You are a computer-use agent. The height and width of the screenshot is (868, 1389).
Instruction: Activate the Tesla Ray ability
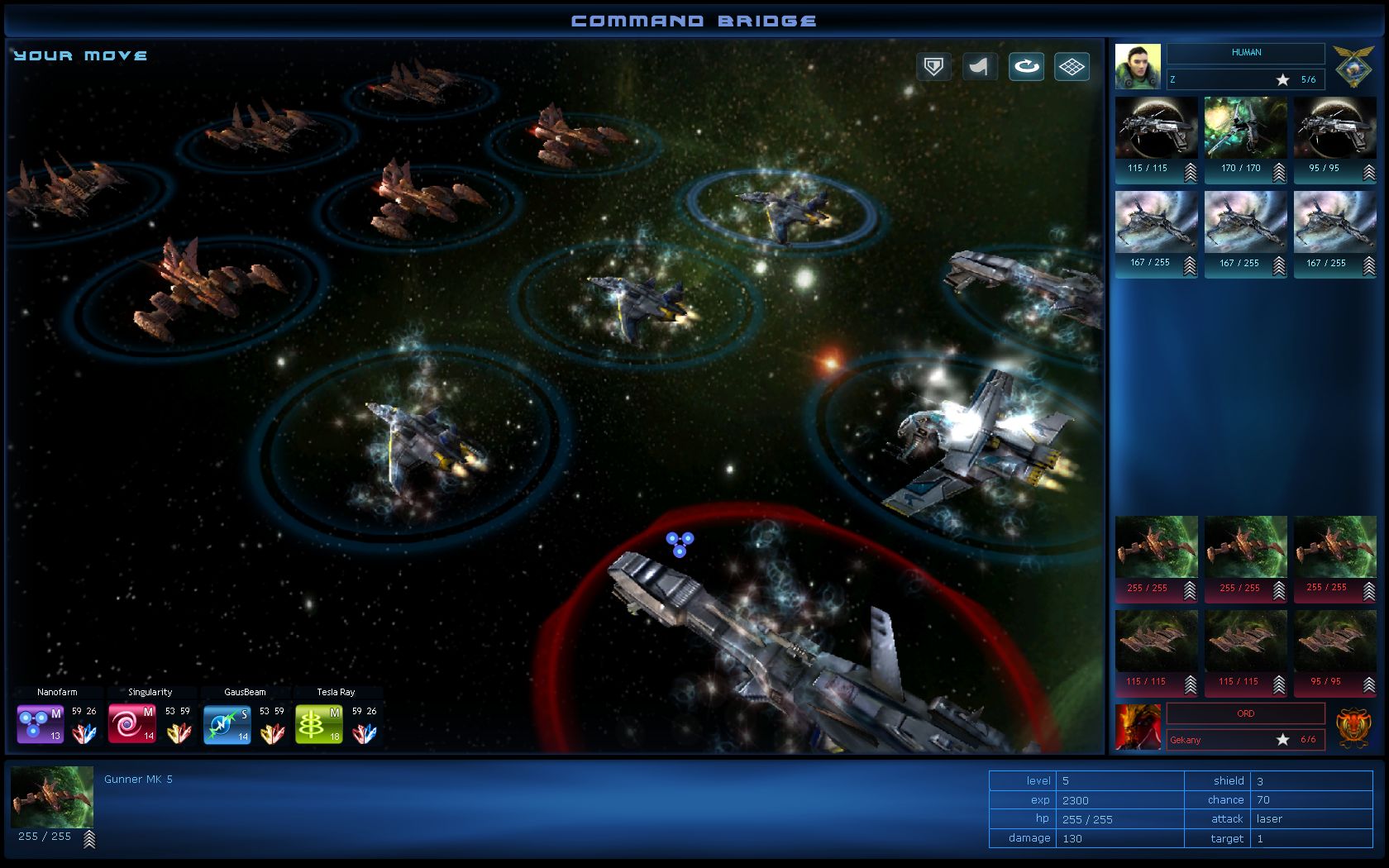pyautogui.click(x=318, y=723)
